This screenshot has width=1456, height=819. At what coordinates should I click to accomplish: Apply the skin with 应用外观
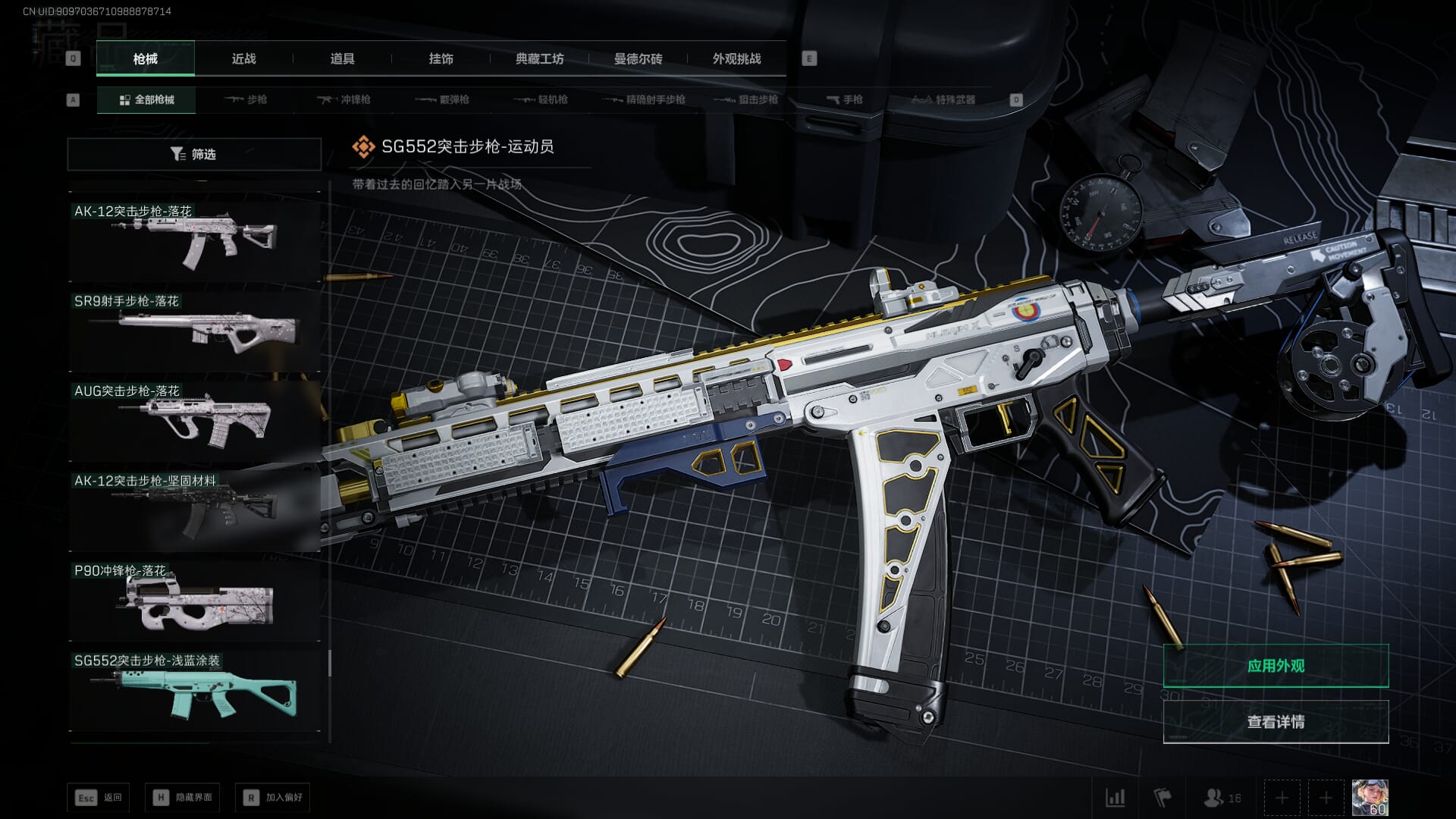coord(1276,666)
